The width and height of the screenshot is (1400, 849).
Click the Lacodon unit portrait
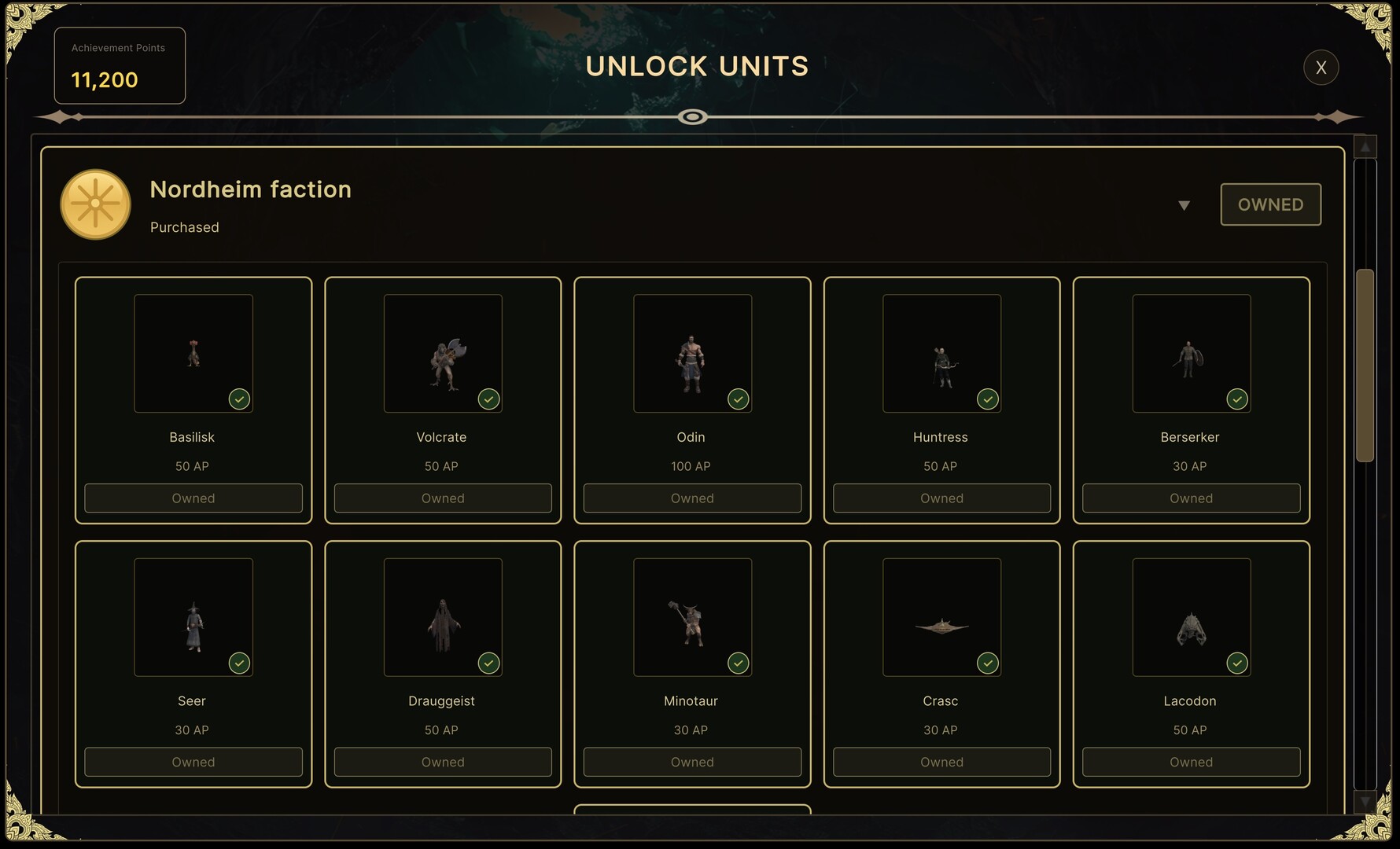pos(1190,617)
